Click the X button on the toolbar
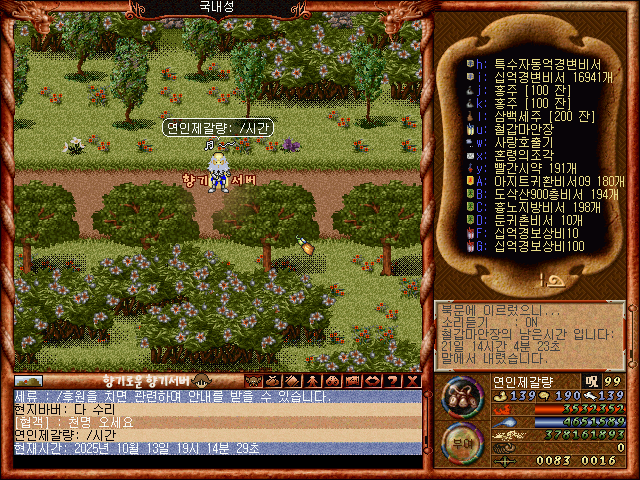 413,381
